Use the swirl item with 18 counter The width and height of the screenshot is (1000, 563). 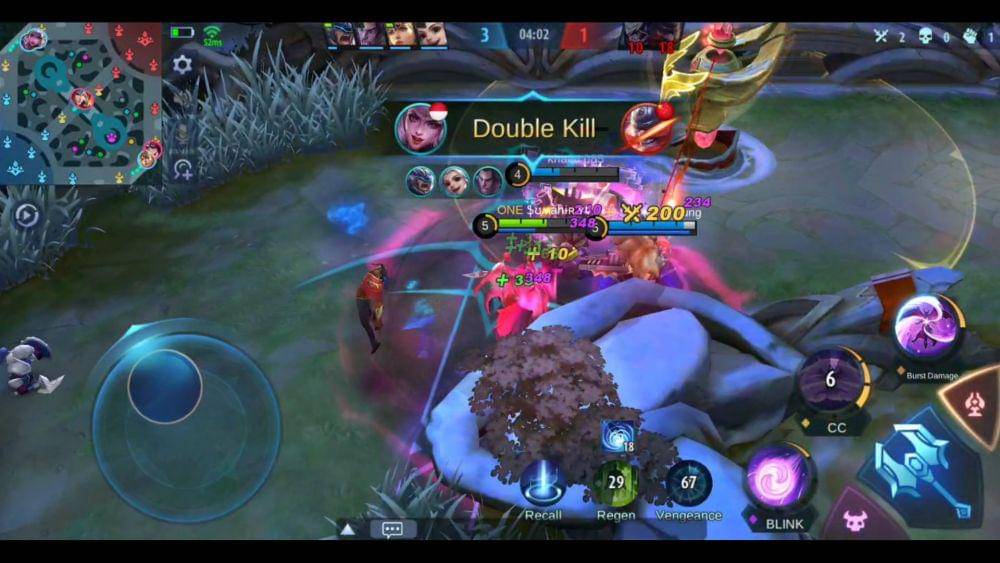coord(616,435)
